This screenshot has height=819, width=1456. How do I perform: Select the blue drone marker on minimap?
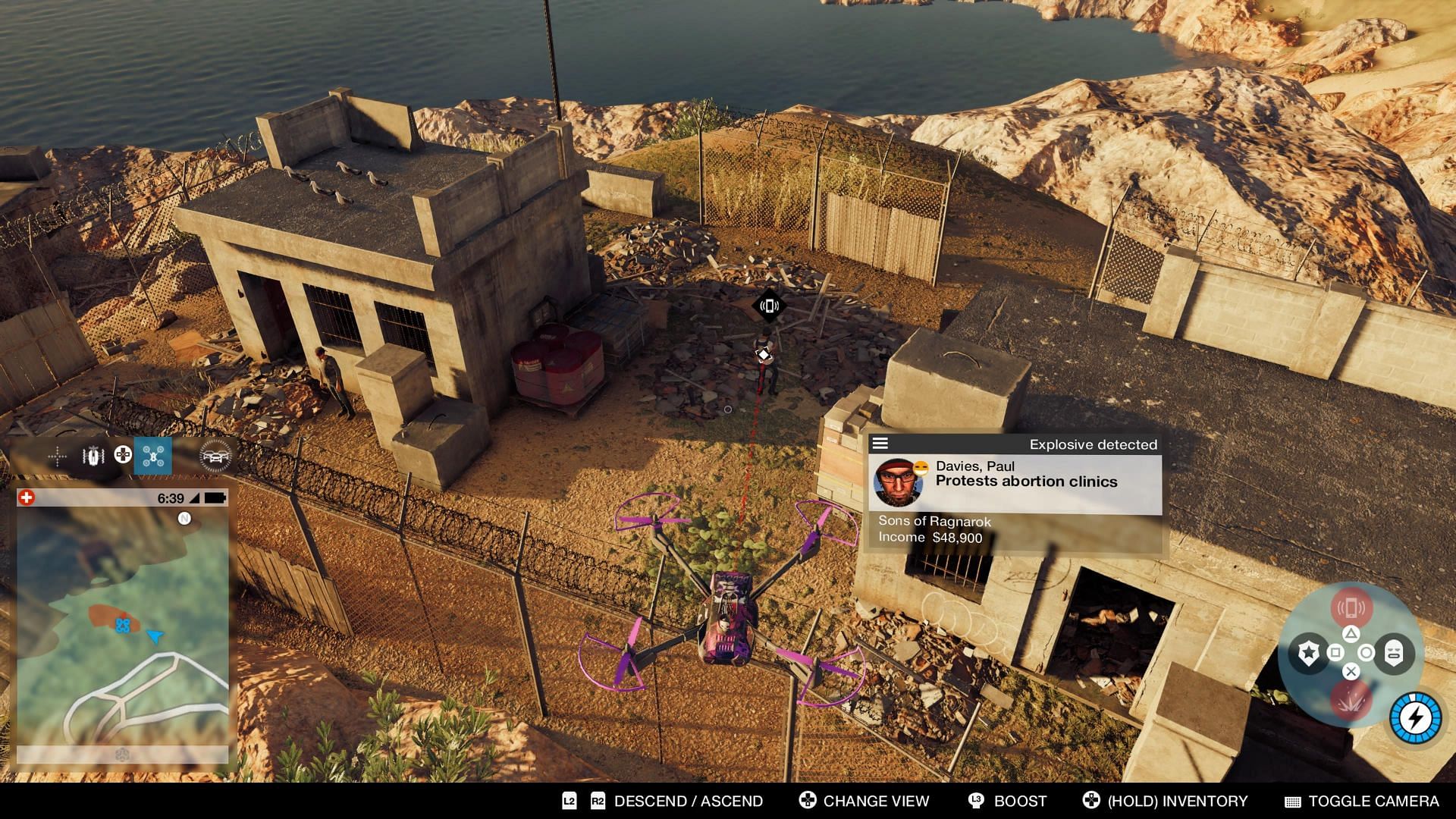tap(122, 626)
